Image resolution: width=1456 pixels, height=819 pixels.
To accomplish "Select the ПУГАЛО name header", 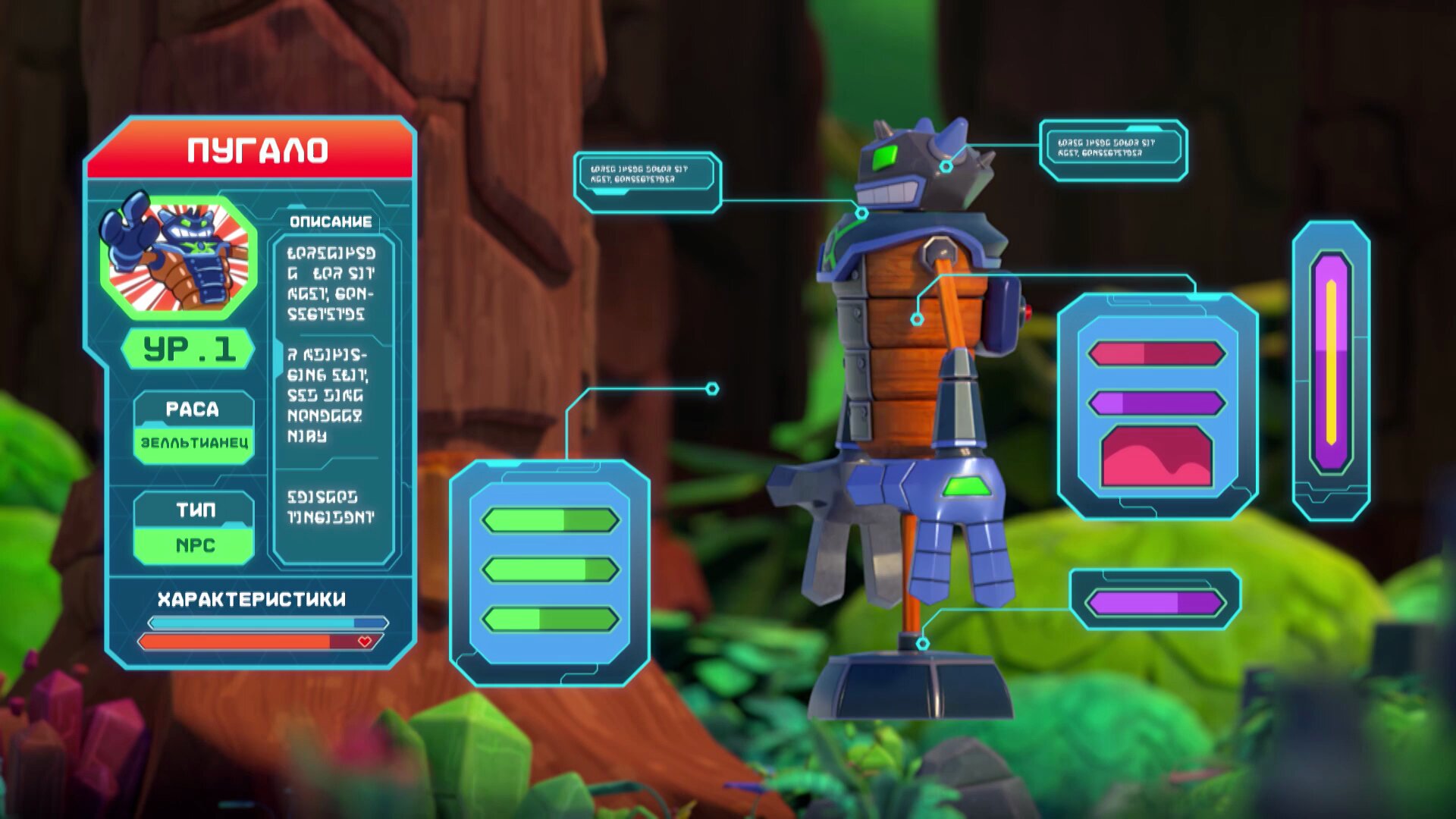I will [x=256, y=150].
